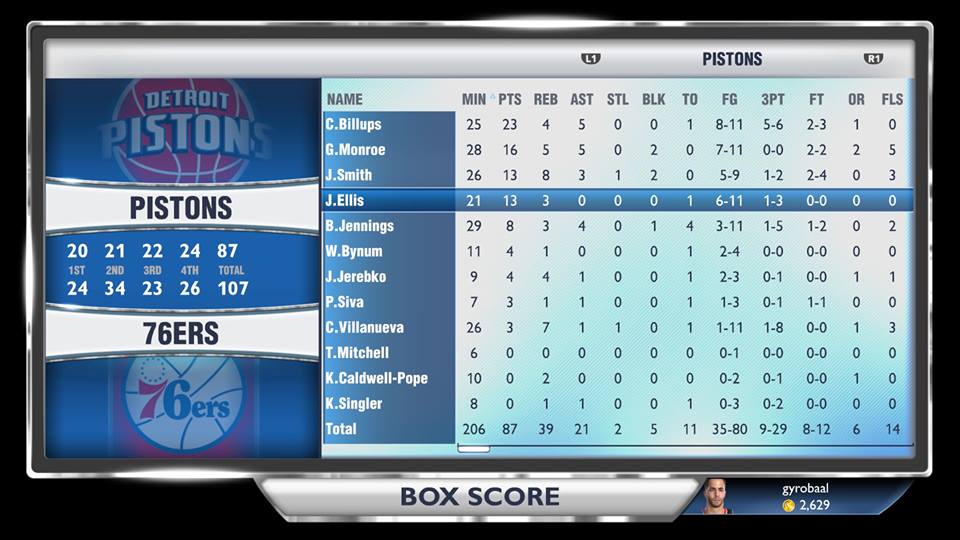Viewport: 960px width, 540px height.
Task: Pick the W.Bynum row
Action: point(389,251)
